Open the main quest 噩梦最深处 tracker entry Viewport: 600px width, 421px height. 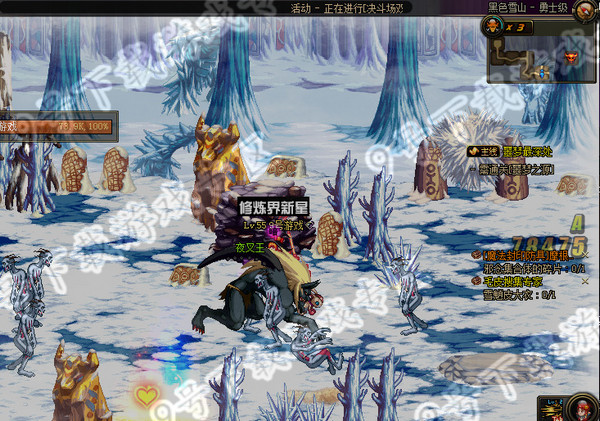point(520,151)
